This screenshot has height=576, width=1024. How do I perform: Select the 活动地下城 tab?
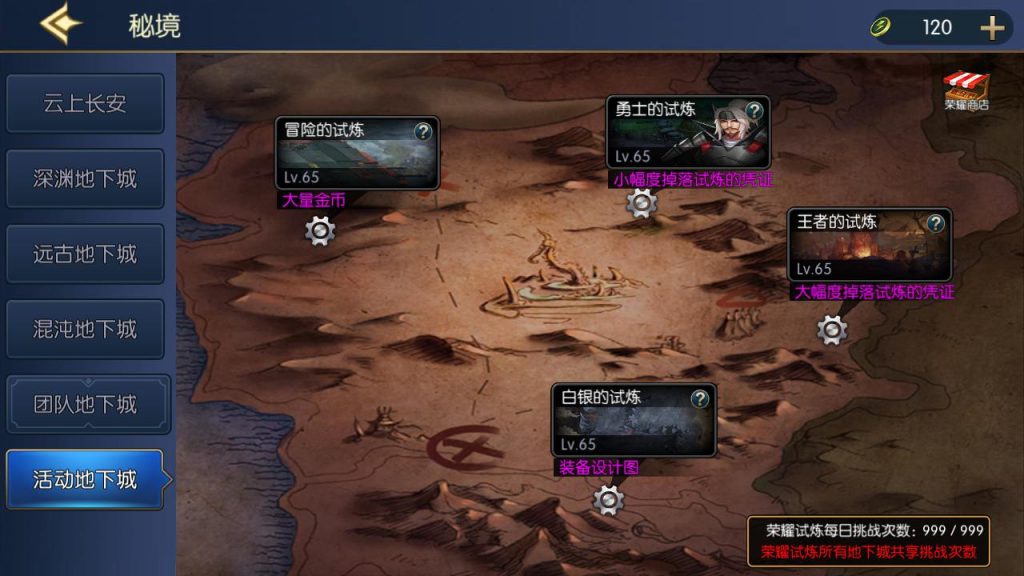[x=85, y=479]
